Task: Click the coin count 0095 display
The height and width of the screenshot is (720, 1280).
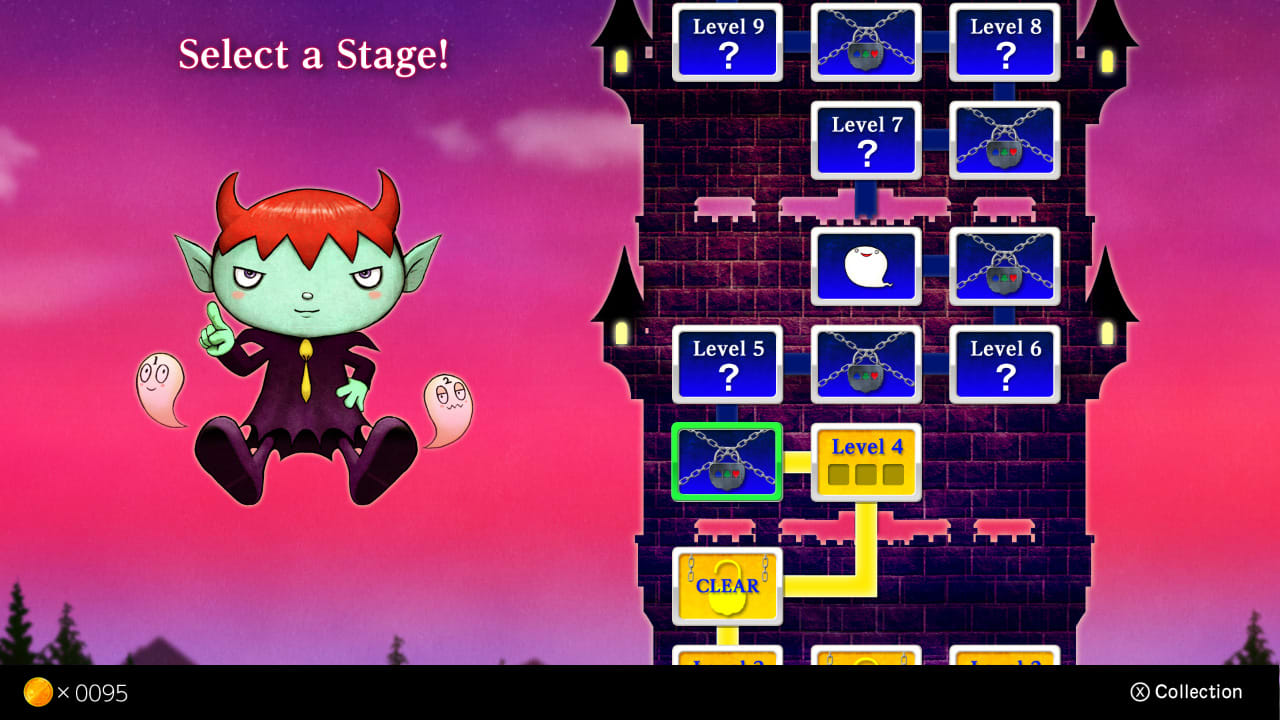Action: point(100,692)
